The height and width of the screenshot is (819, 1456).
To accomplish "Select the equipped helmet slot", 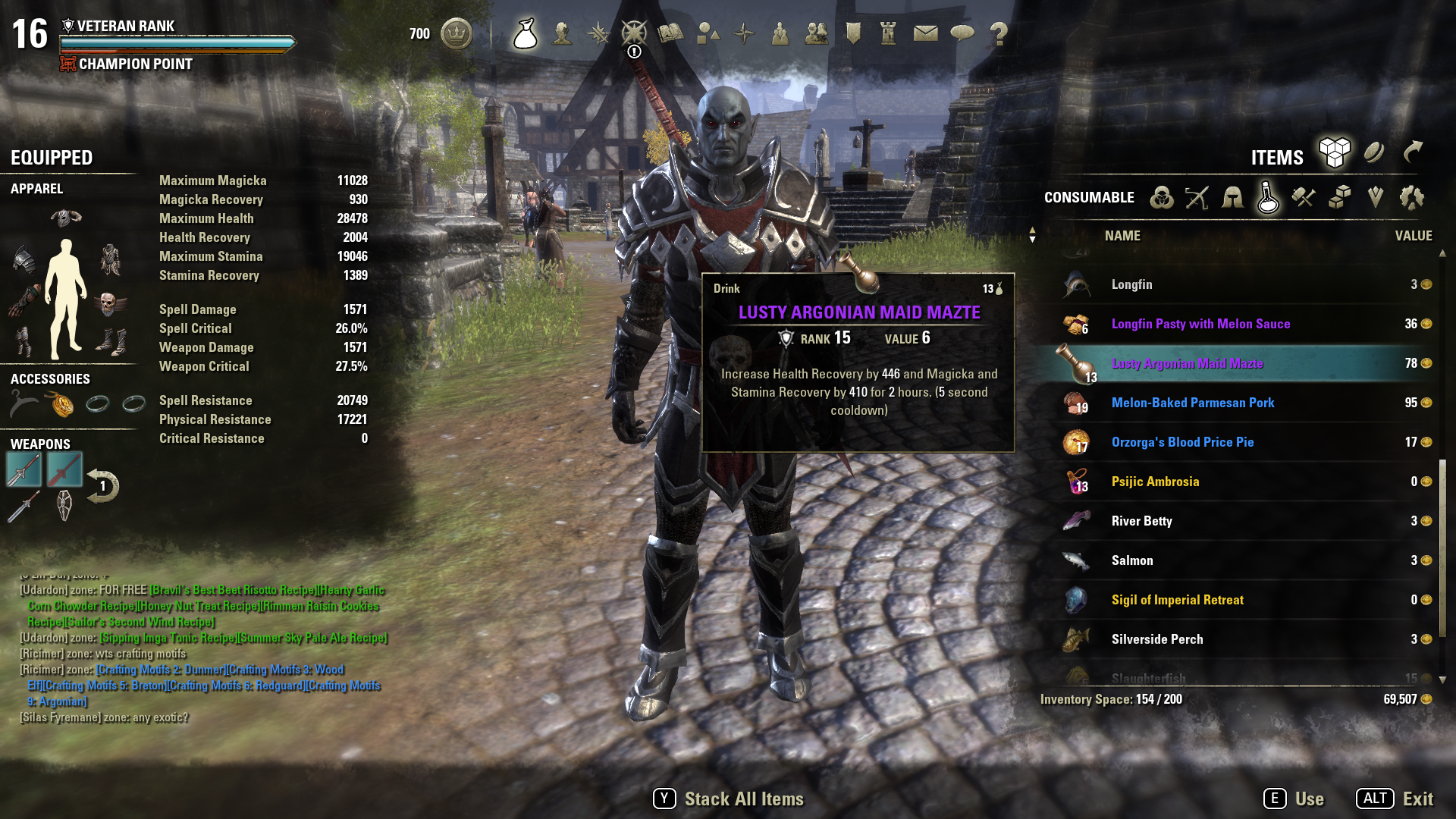I will 66,218.
